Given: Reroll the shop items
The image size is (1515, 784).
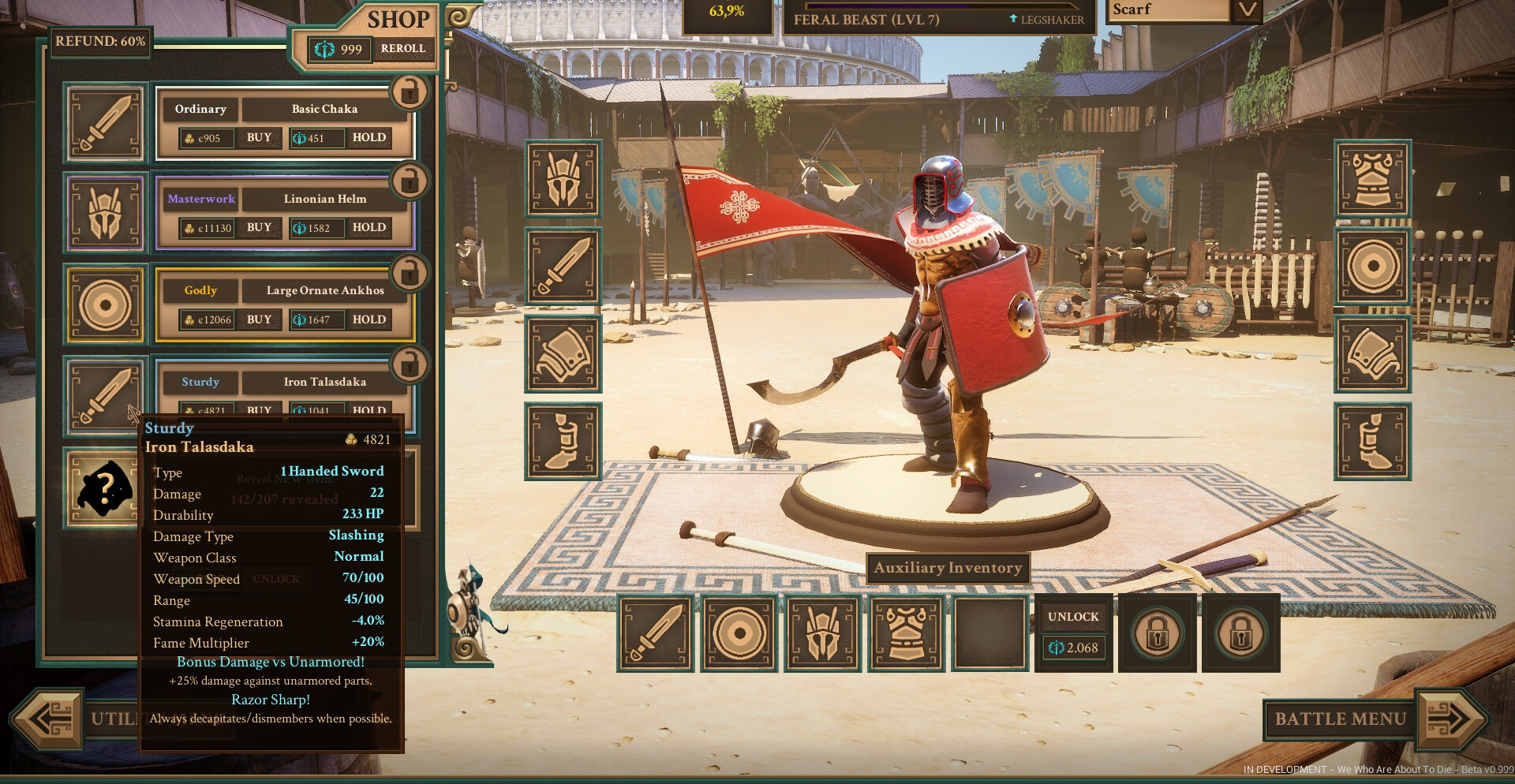Looking at the screenshot, I should 402,49.
